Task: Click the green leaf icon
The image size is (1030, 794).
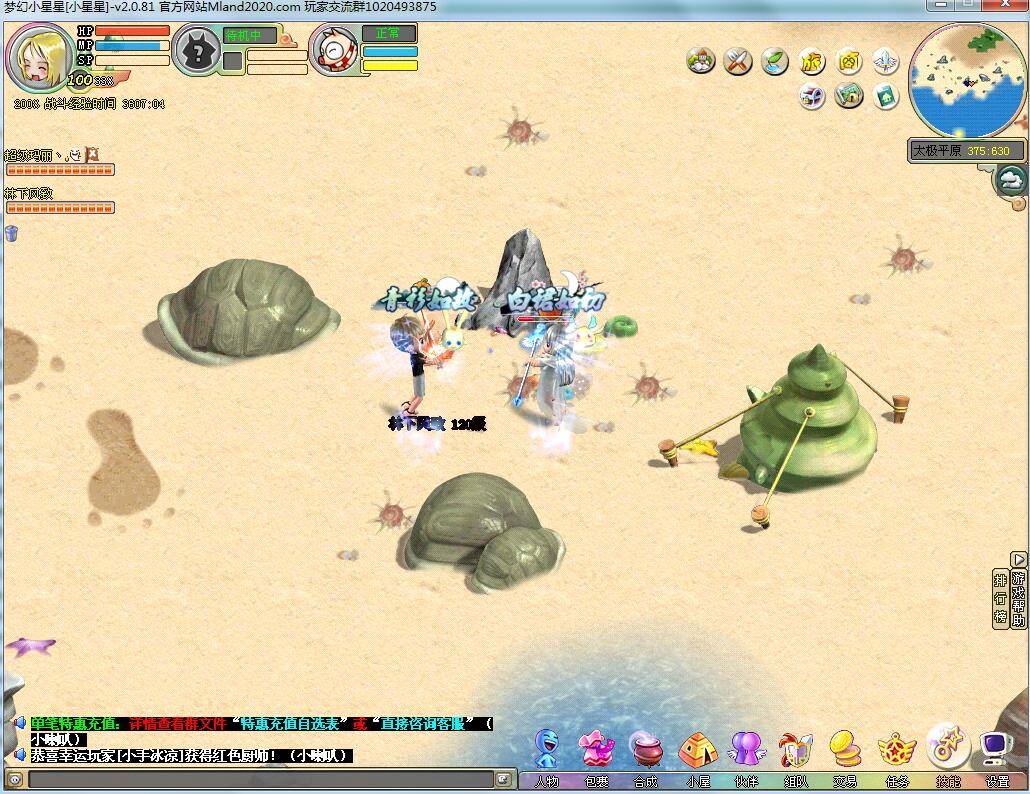Action: pyautogui.click(x=775, y=62)
